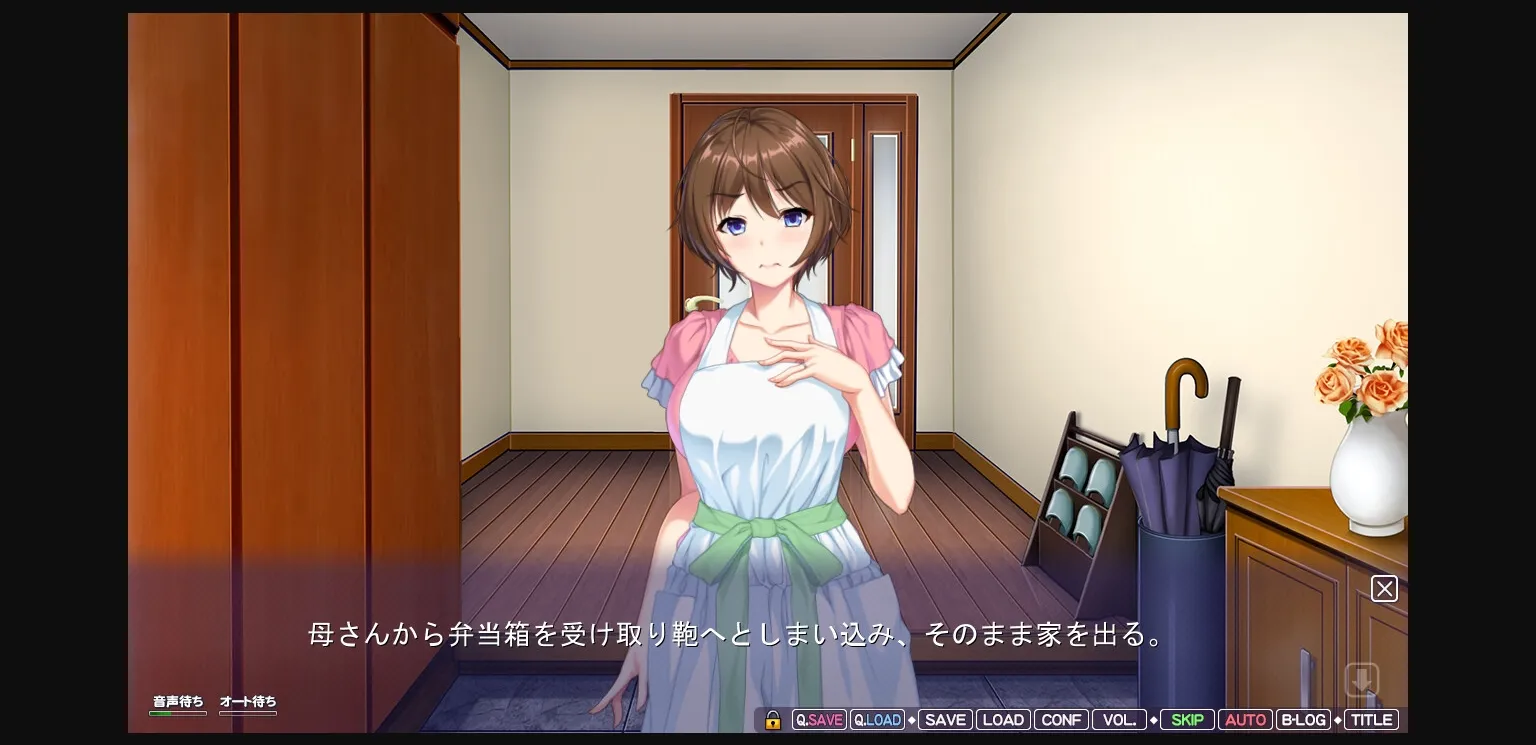
Task: Return to the TITLE screen
Action: 1371,719
